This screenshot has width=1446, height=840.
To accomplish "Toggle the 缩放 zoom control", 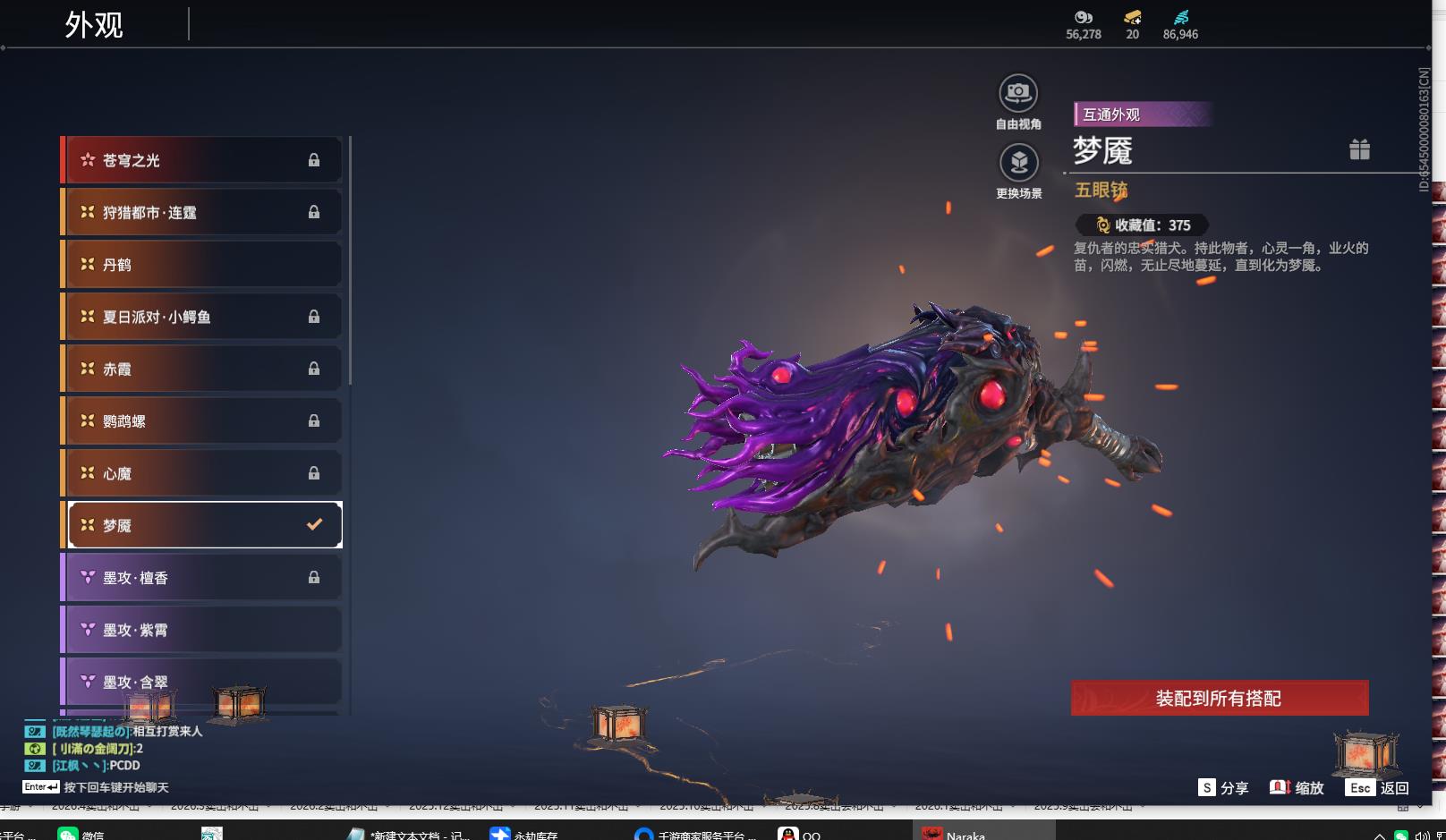I will [1297, 787].
